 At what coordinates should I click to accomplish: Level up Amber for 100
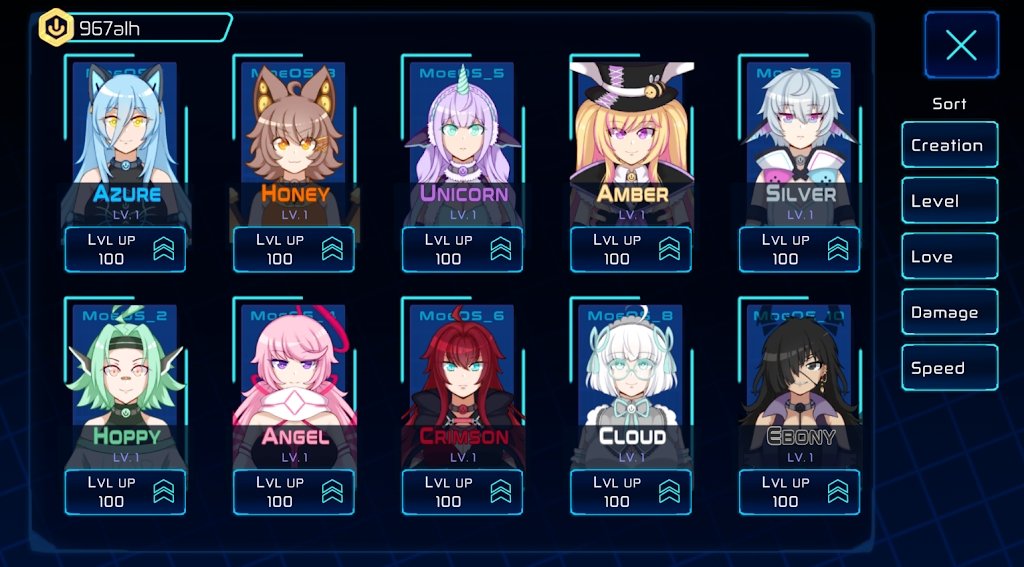pyautogui.click(x=631, y=249)
